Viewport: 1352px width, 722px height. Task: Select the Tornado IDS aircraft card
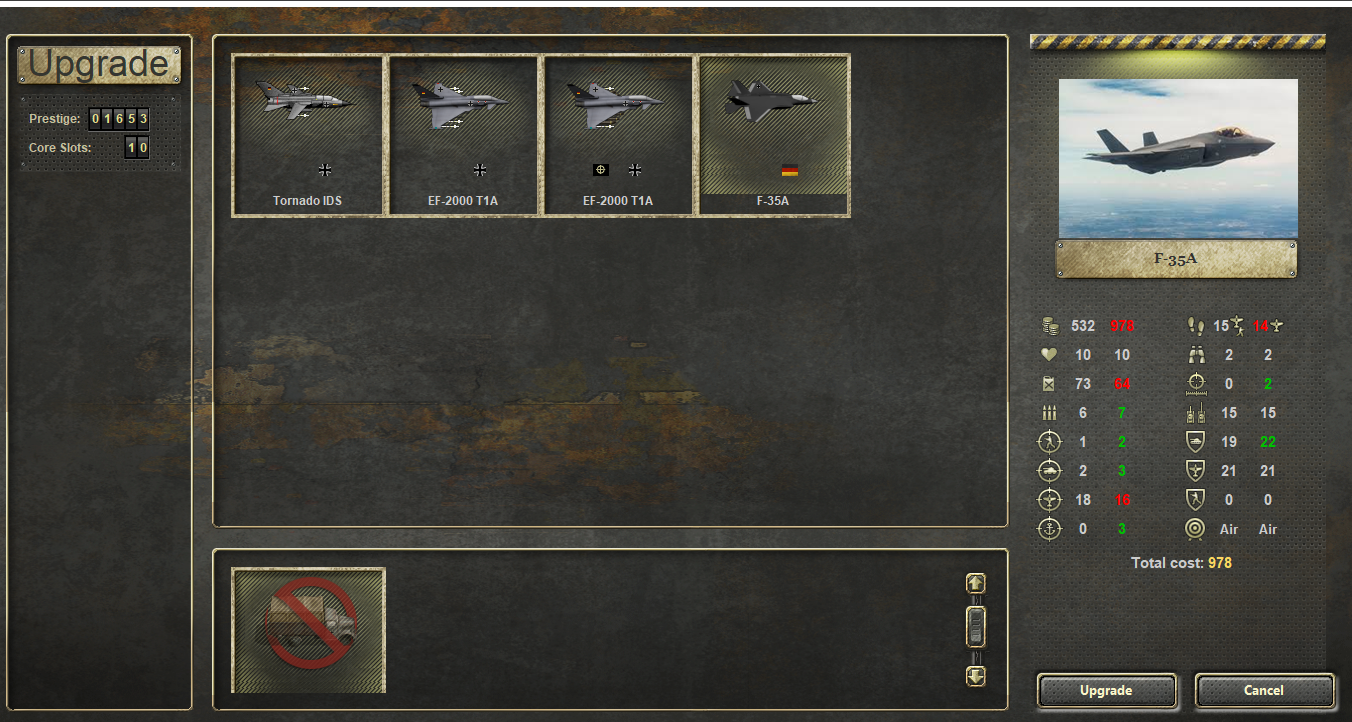[x=308, y=135]
